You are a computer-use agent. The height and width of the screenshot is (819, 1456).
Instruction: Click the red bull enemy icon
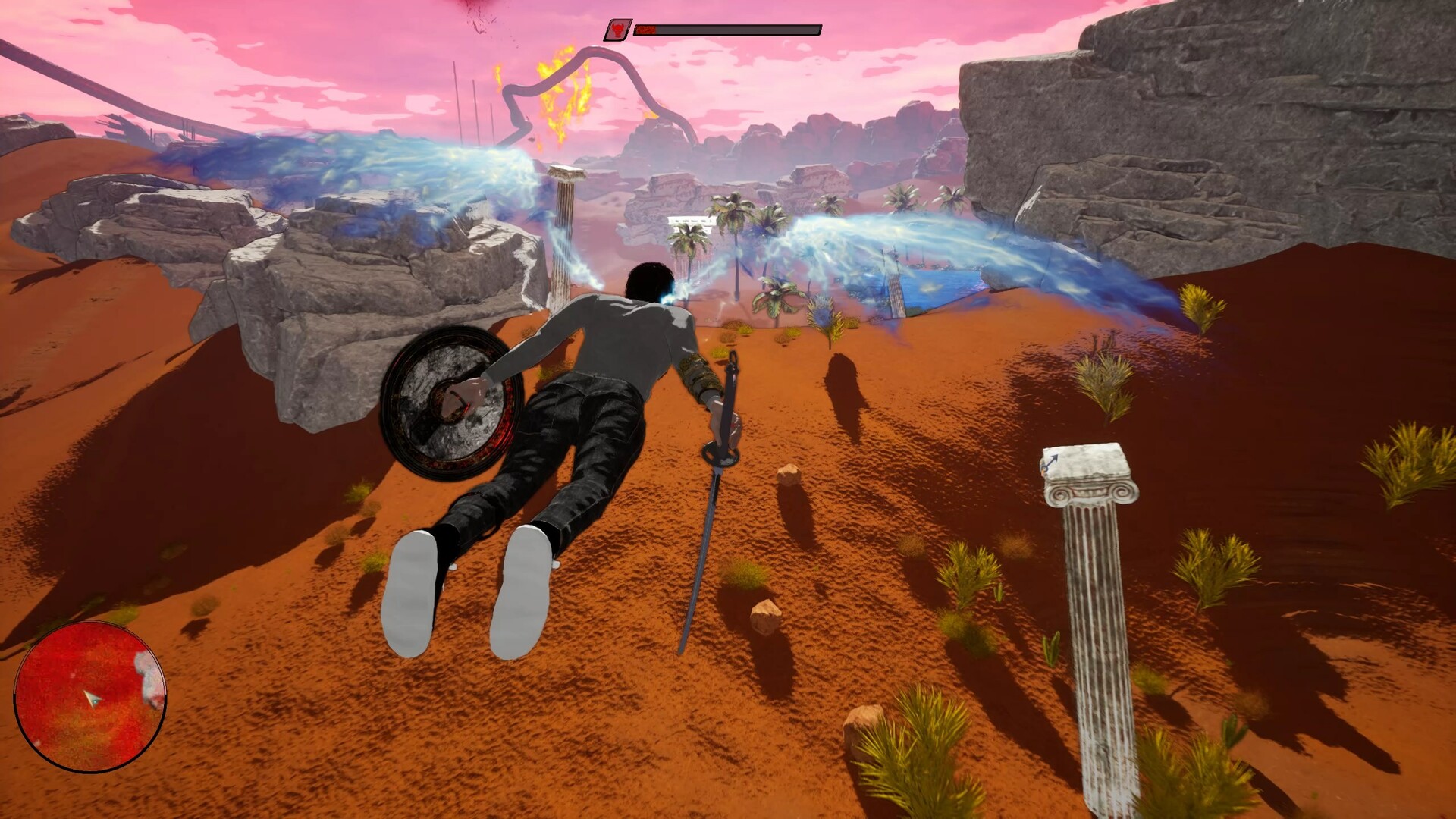pyautogui.click(x=618, y=30)
